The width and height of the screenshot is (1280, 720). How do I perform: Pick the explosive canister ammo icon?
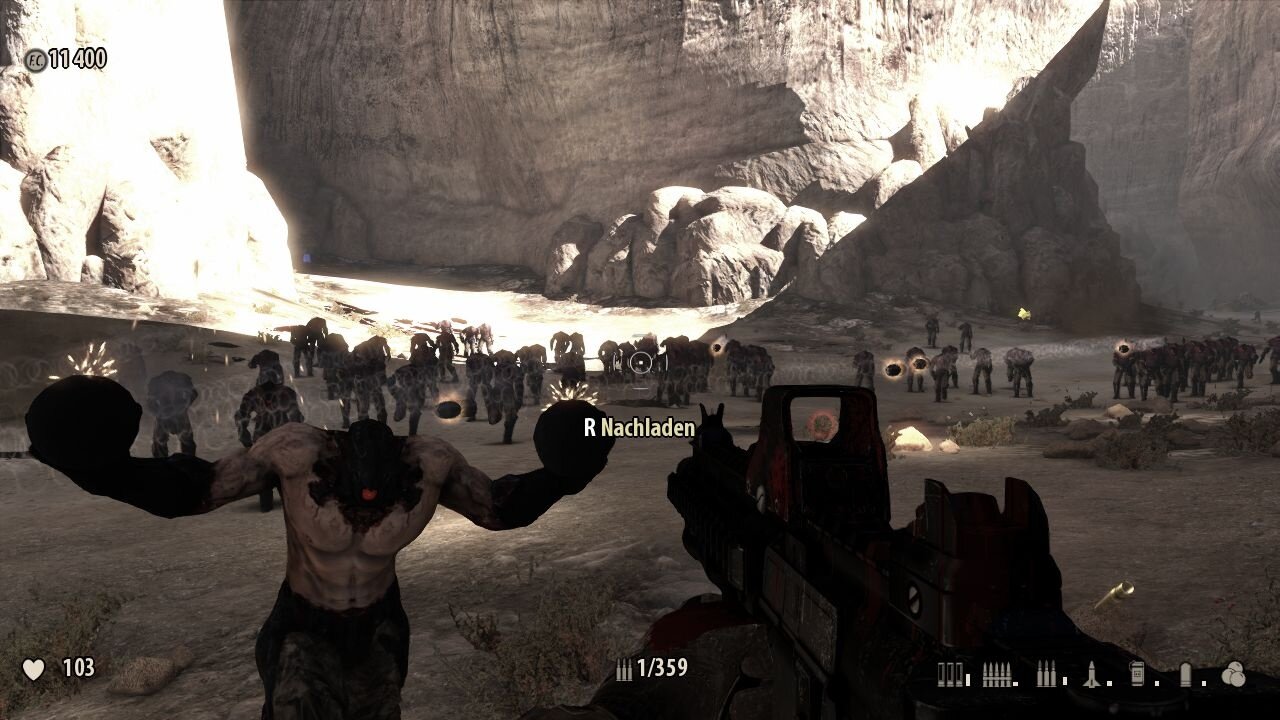pyautogui.click(x=1137, y=675)
